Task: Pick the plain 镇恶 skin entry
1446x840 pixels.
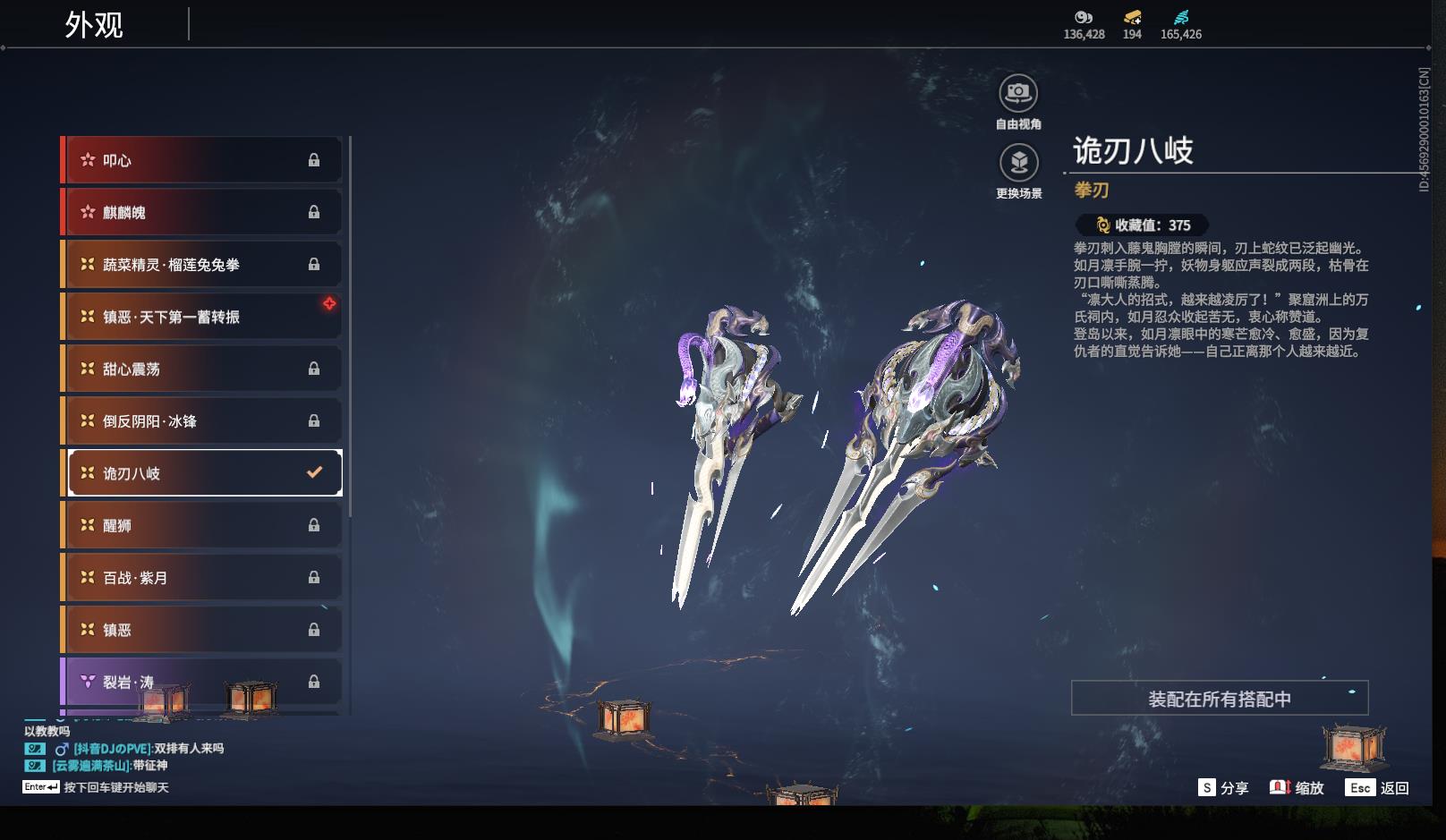Action: [x=202, y=630]
